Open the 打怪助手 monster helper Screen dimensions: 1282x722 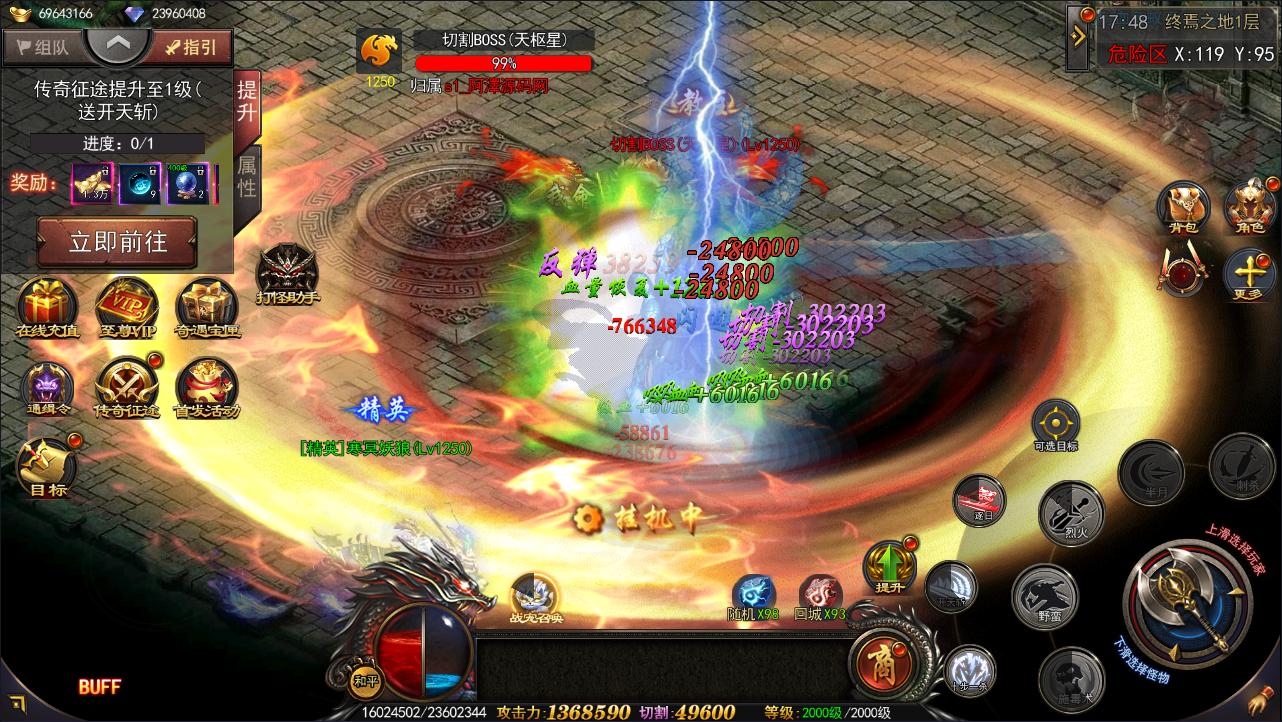point(287,271)
